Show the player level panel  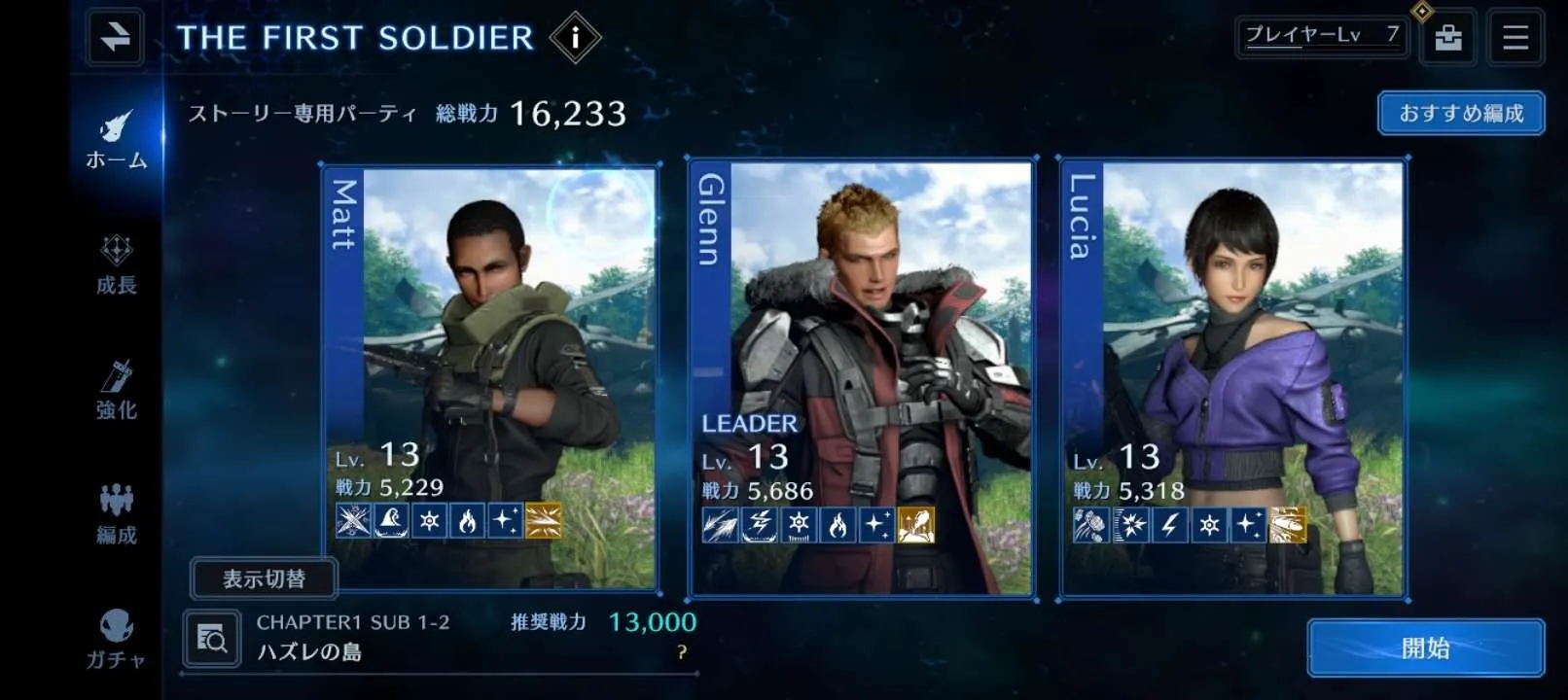(x=1322, y=37)
